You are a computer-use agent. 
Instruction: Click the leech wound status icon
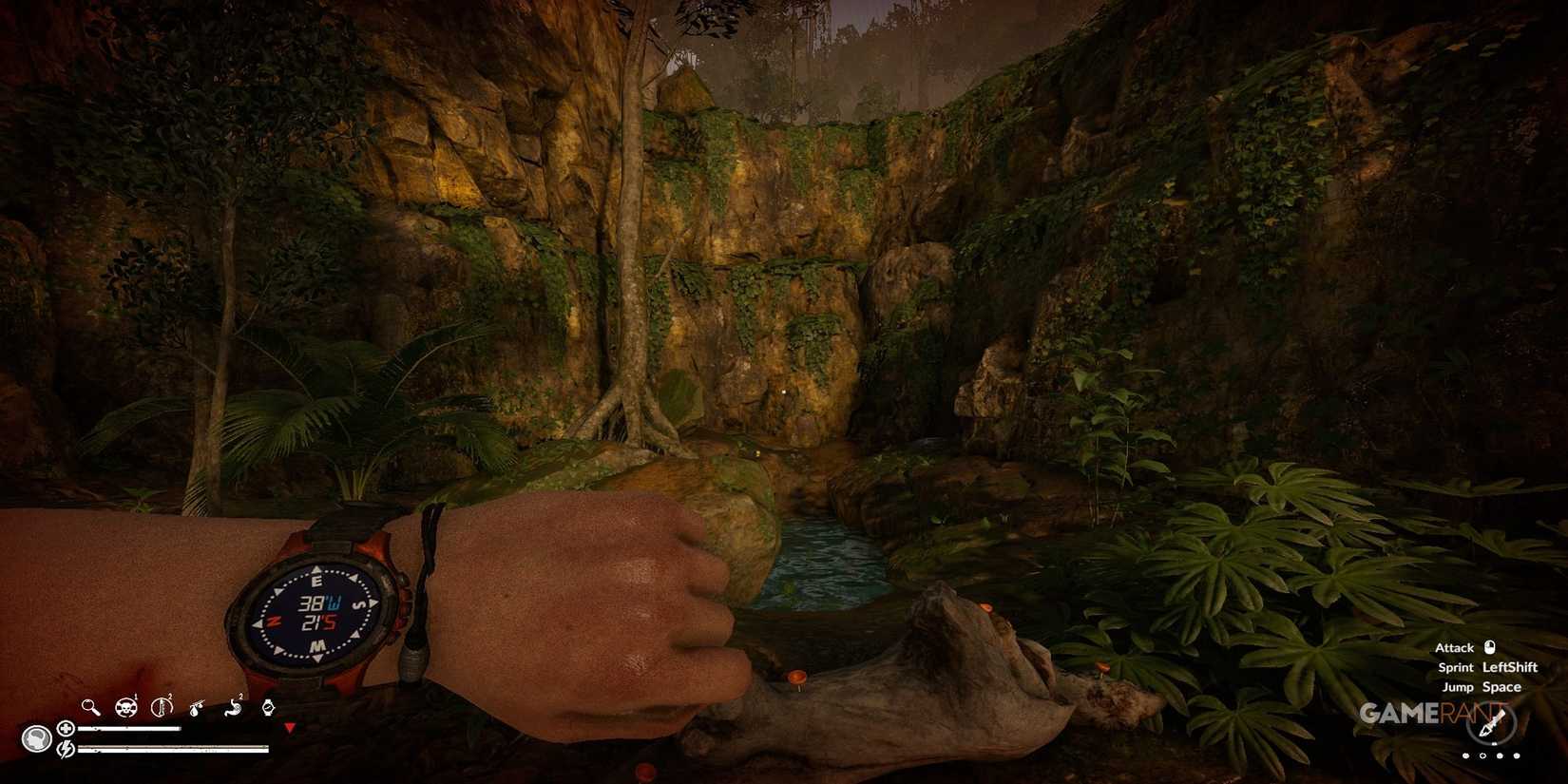click(x=197, y=707)
